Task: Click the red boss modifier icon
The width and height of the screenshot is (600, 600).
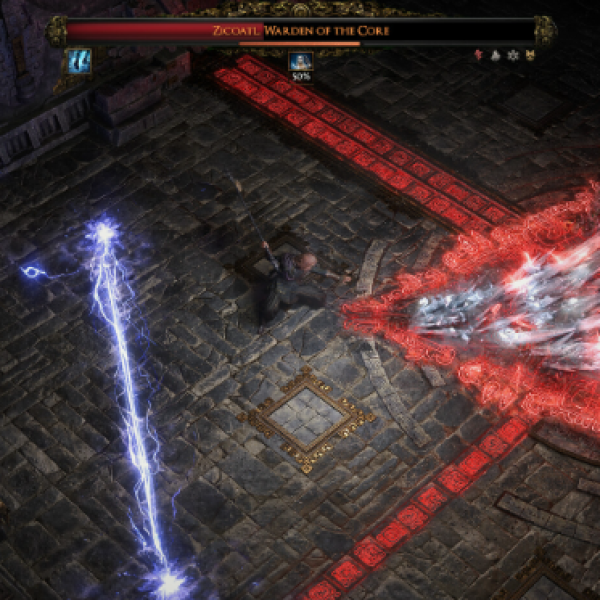Action: 477,55
